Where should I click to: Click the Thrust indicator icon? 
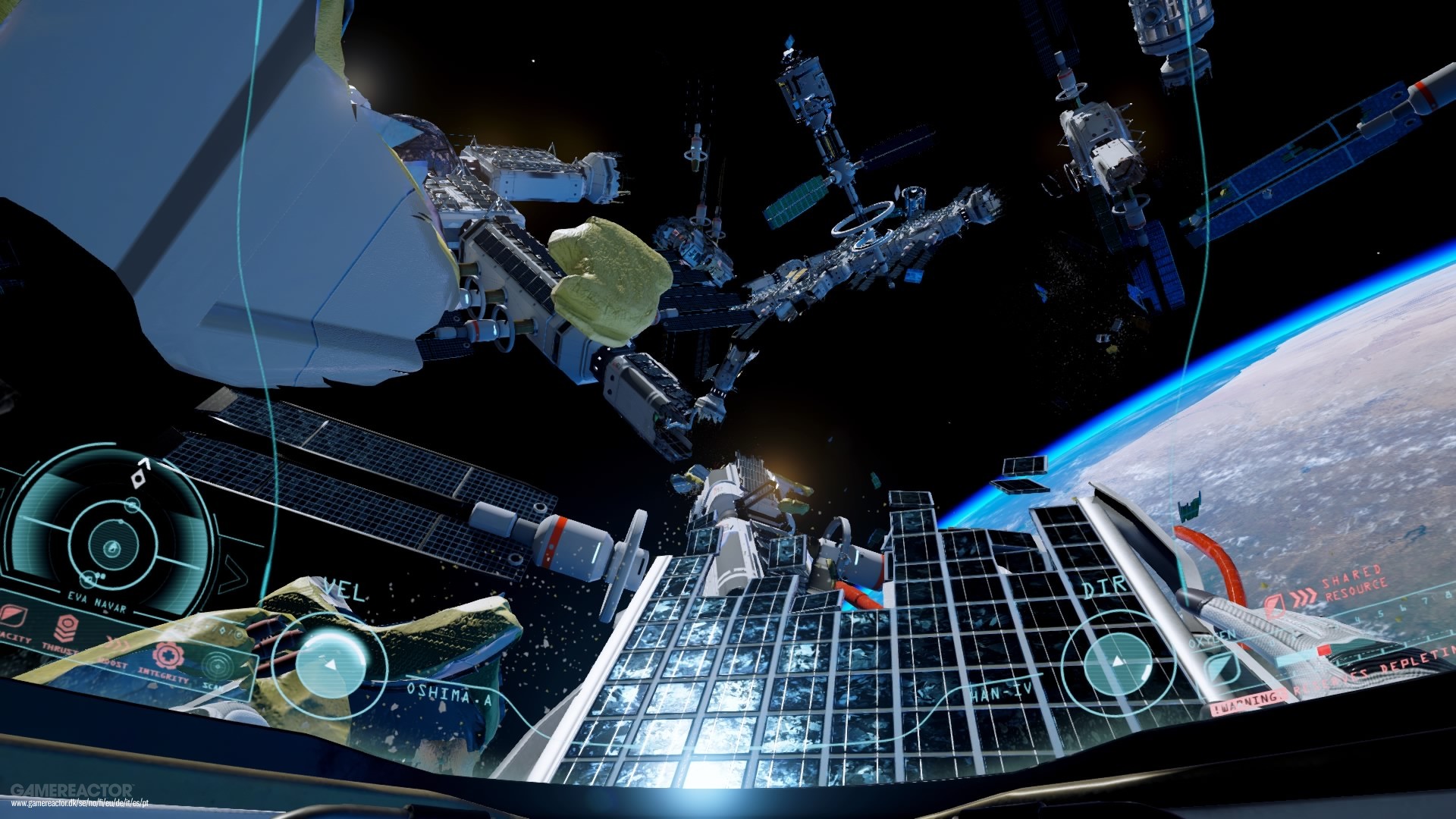[x=67, y=627]
